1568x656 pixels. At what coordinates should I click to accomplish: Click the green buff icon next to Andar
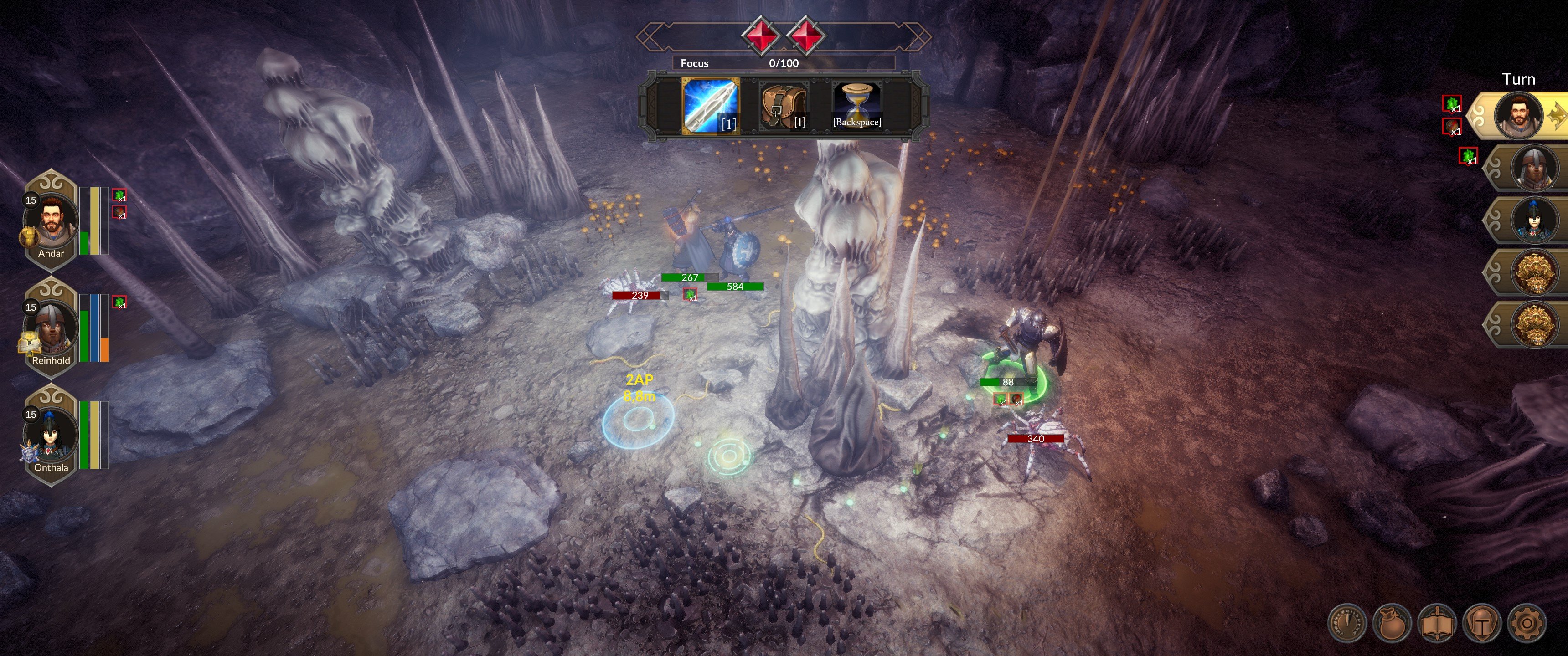tap(119, 195)
